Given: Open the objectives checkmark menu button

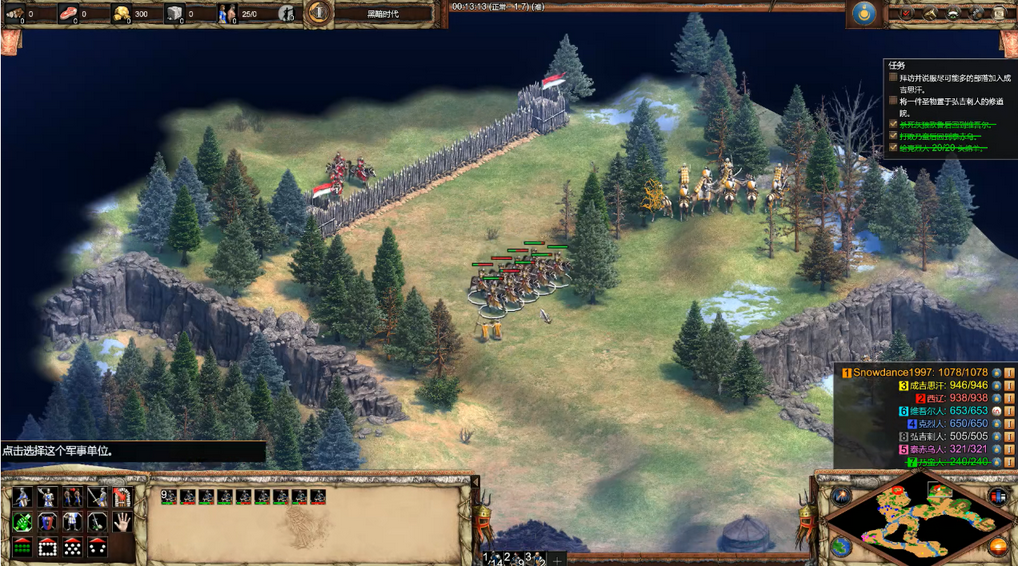Looking at the screenshot, I should [x=905, y=13].
